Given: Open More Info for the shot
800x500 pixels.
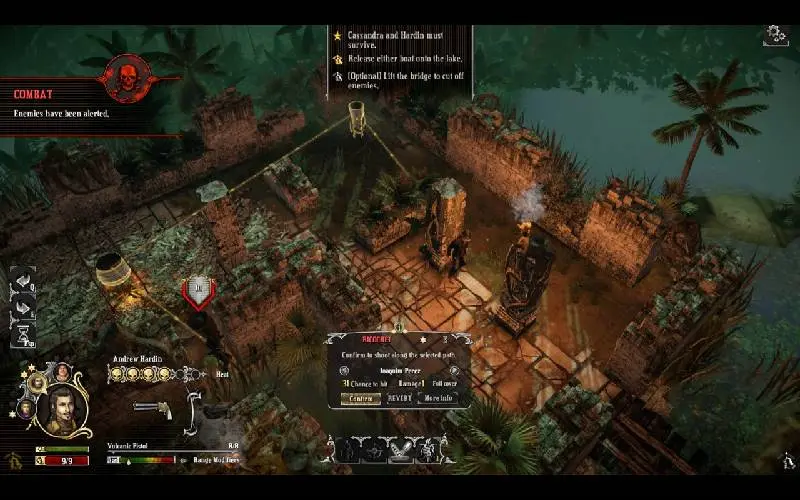Looking at the screenshot, I should [x=439, y=398].
